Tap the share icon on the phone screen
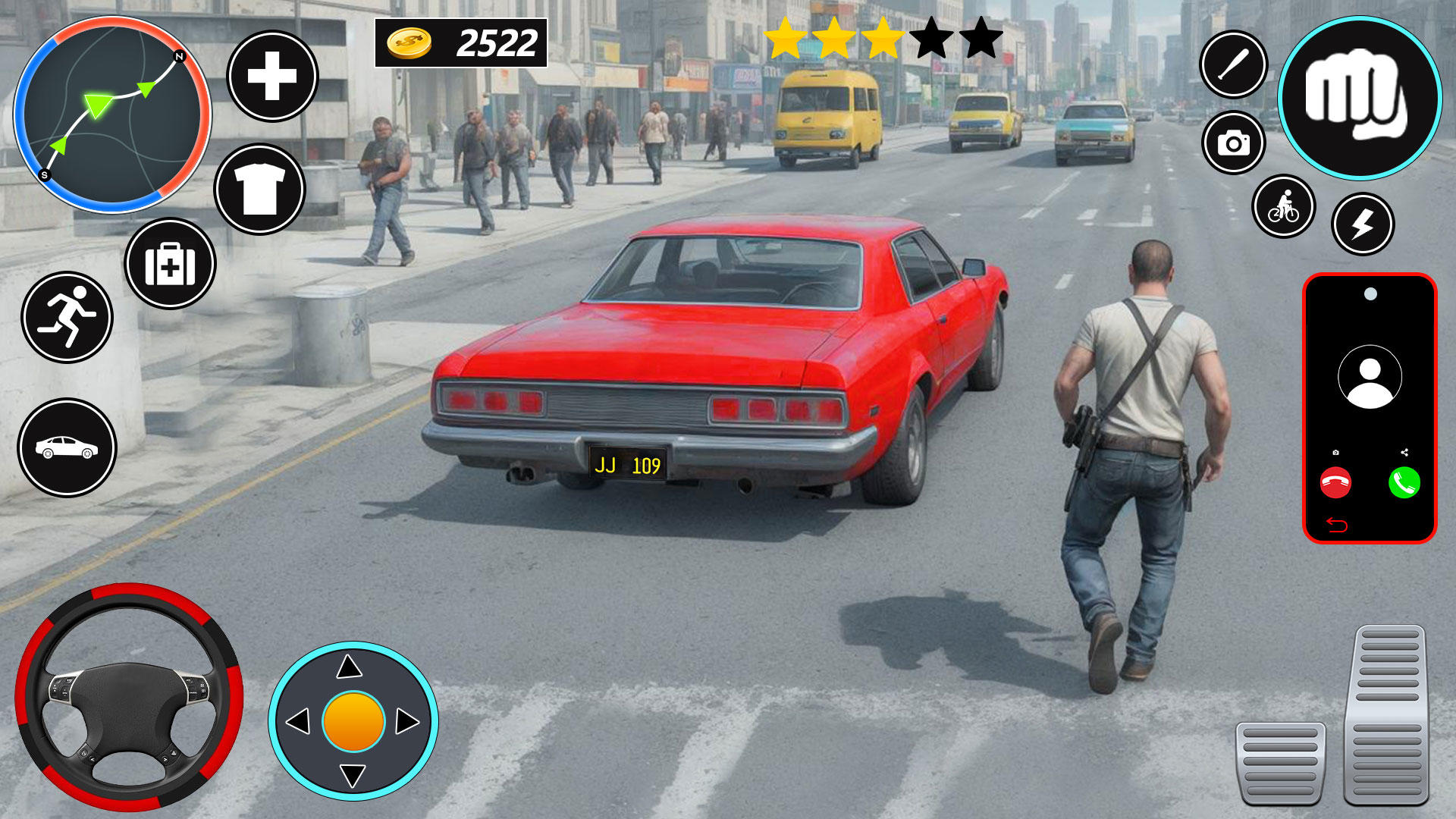Image resolution: width=1456 pixels, height=819 pixels. click(x=1404, y=452)
